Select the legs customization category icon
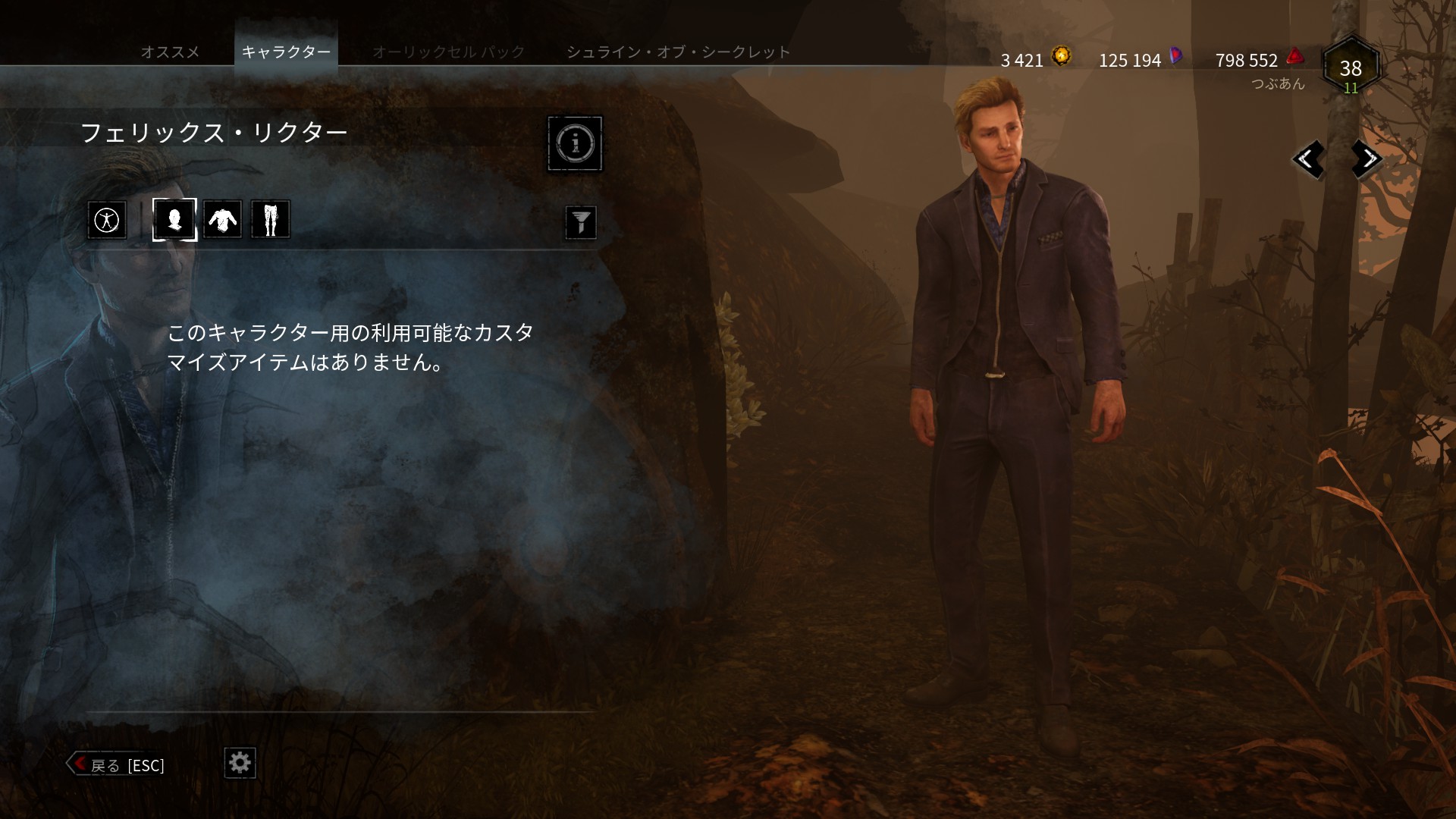 [x=271, y=219]
